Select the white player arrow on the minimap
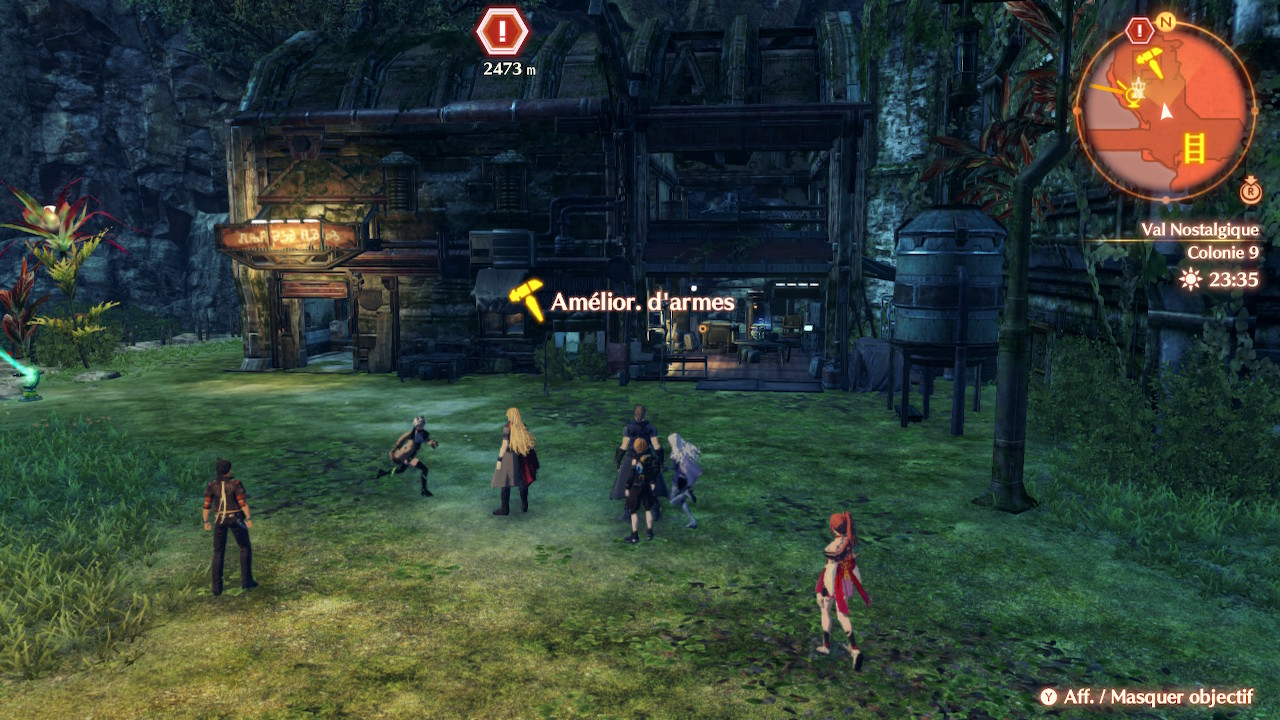1280x720 pixels. pos(1165,112)
